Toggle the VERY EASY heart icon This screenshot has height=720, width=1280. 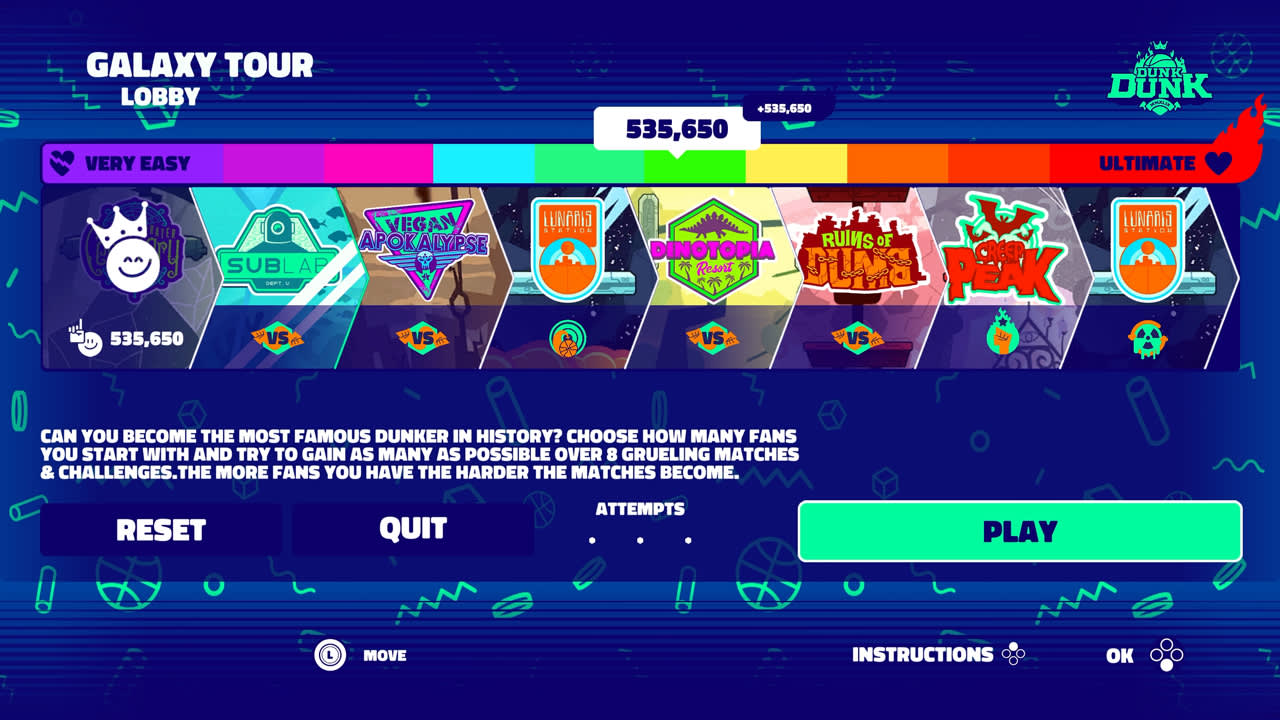[64, 162]
